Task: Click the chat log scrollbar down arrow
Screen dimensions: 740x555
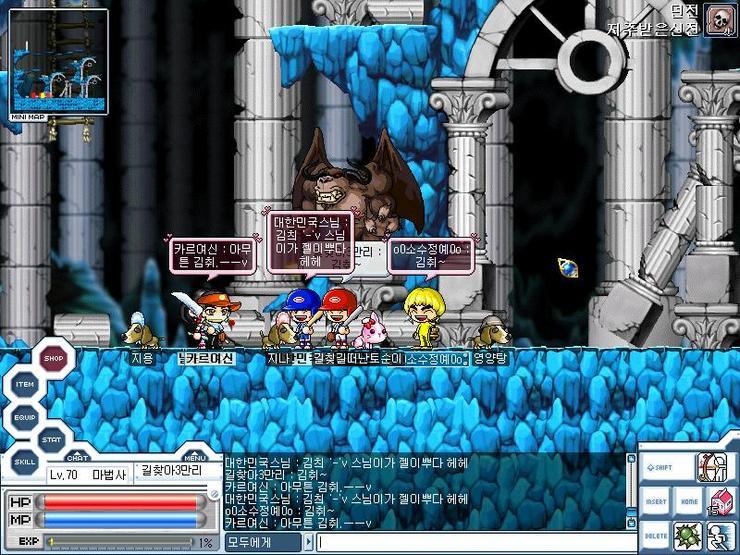Action: (x=630, y=521)
